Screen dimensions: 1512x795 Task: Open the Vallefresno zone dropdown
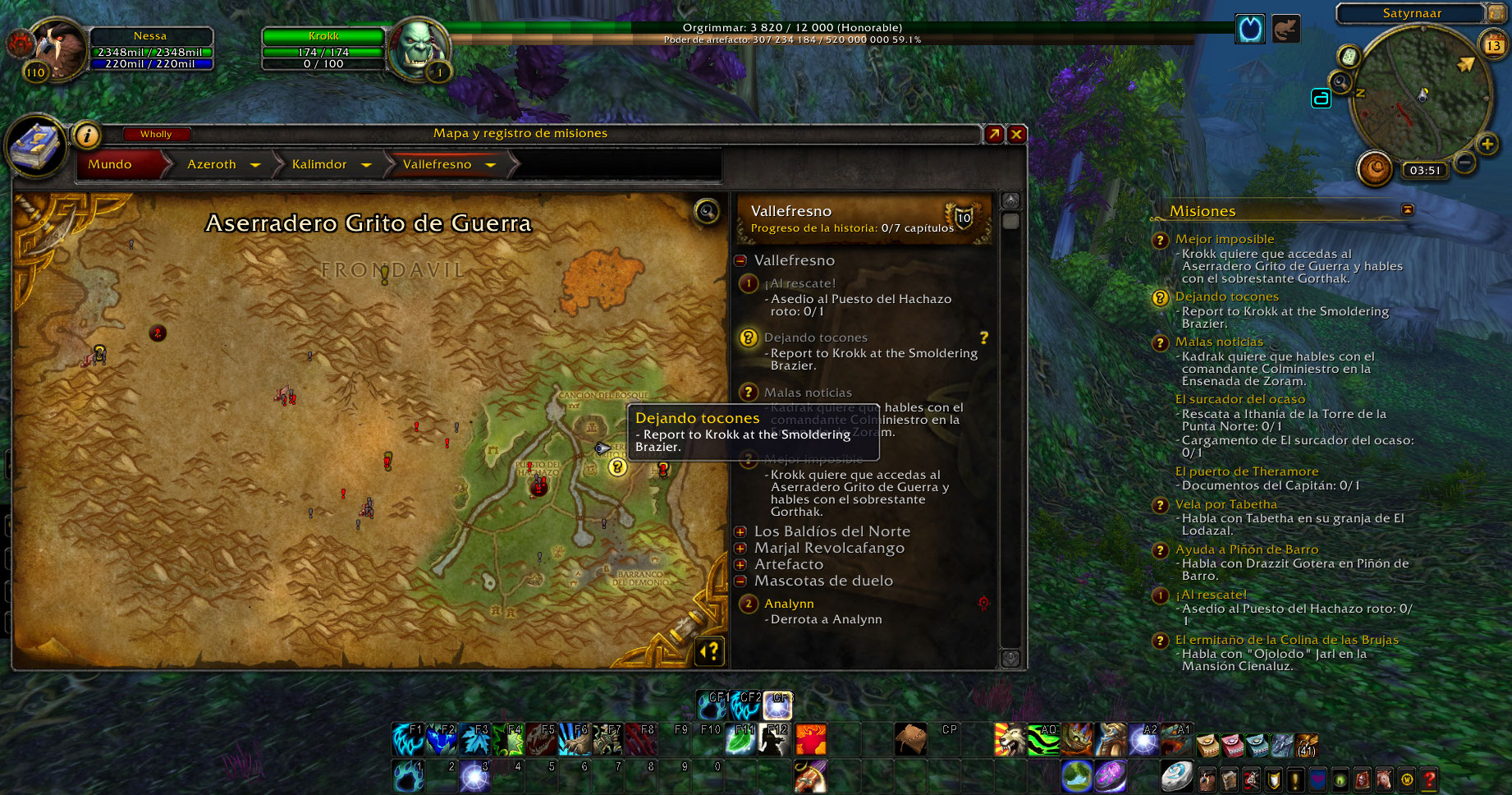tap(491, 165)
